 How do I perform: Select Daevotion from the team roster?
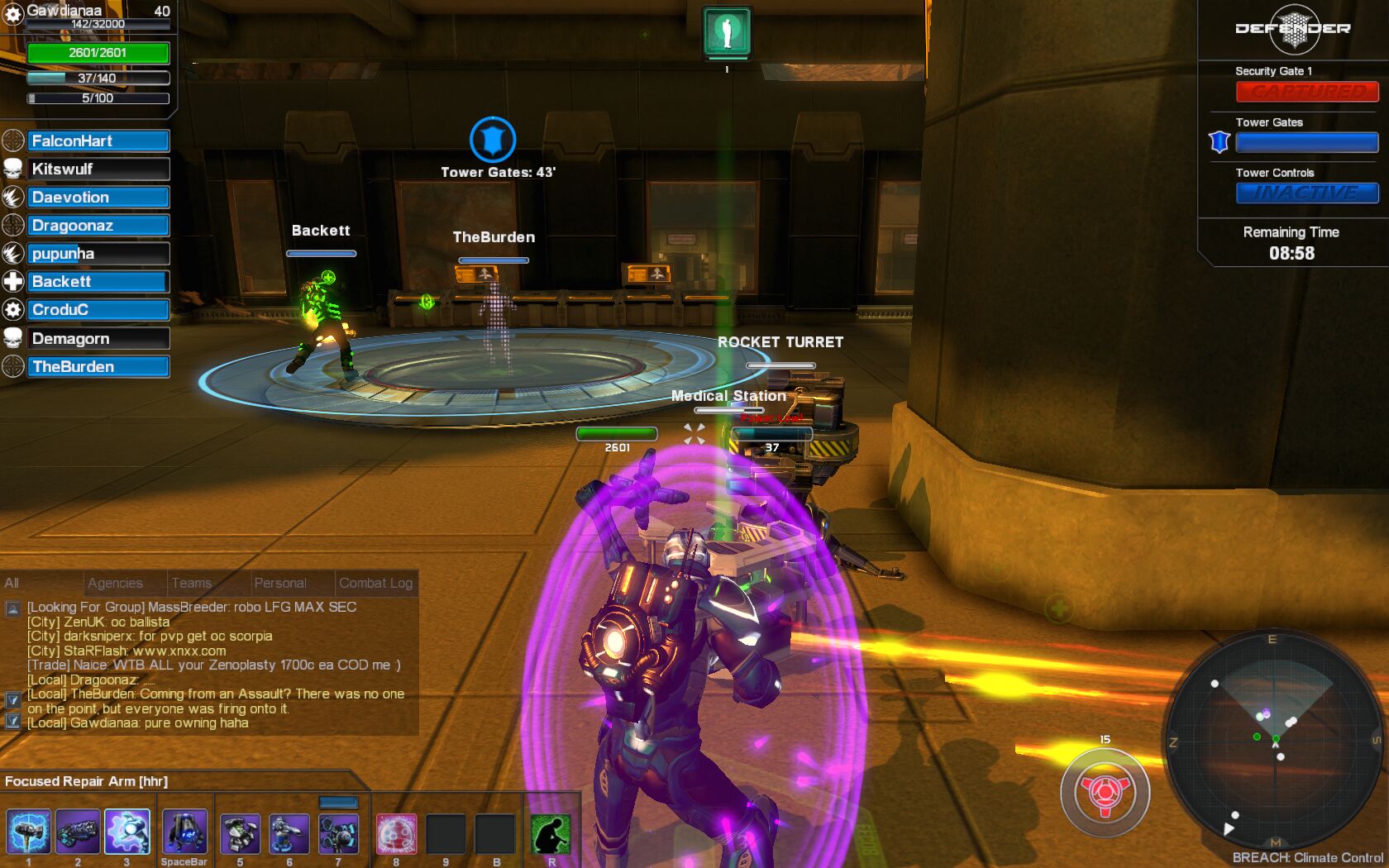coord(98,198)
